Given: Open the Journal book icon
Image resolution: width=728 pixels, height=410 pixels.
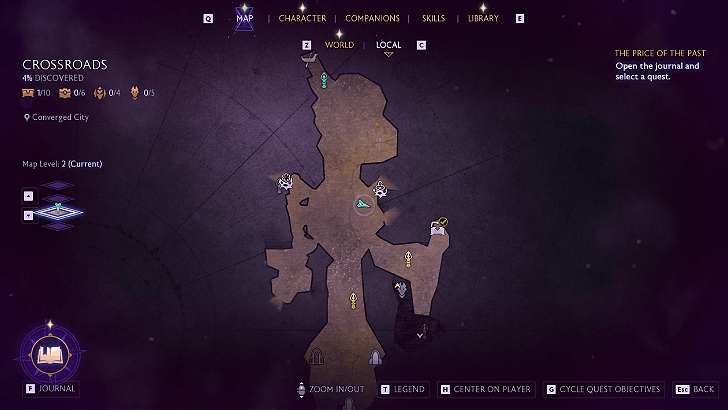Looking at the screenshot, I should [x=49, y=353].
